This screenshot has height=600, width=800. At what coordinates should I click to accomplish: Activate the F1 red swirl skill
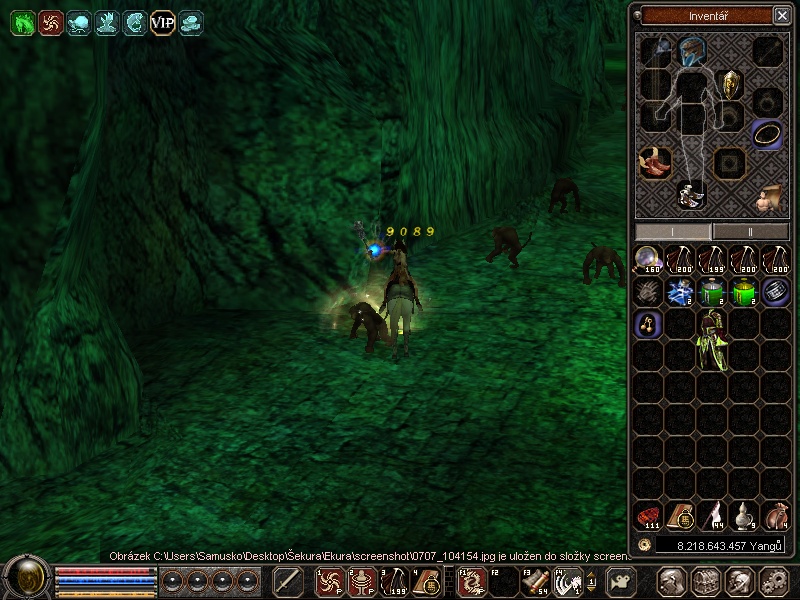click(471, 581)
